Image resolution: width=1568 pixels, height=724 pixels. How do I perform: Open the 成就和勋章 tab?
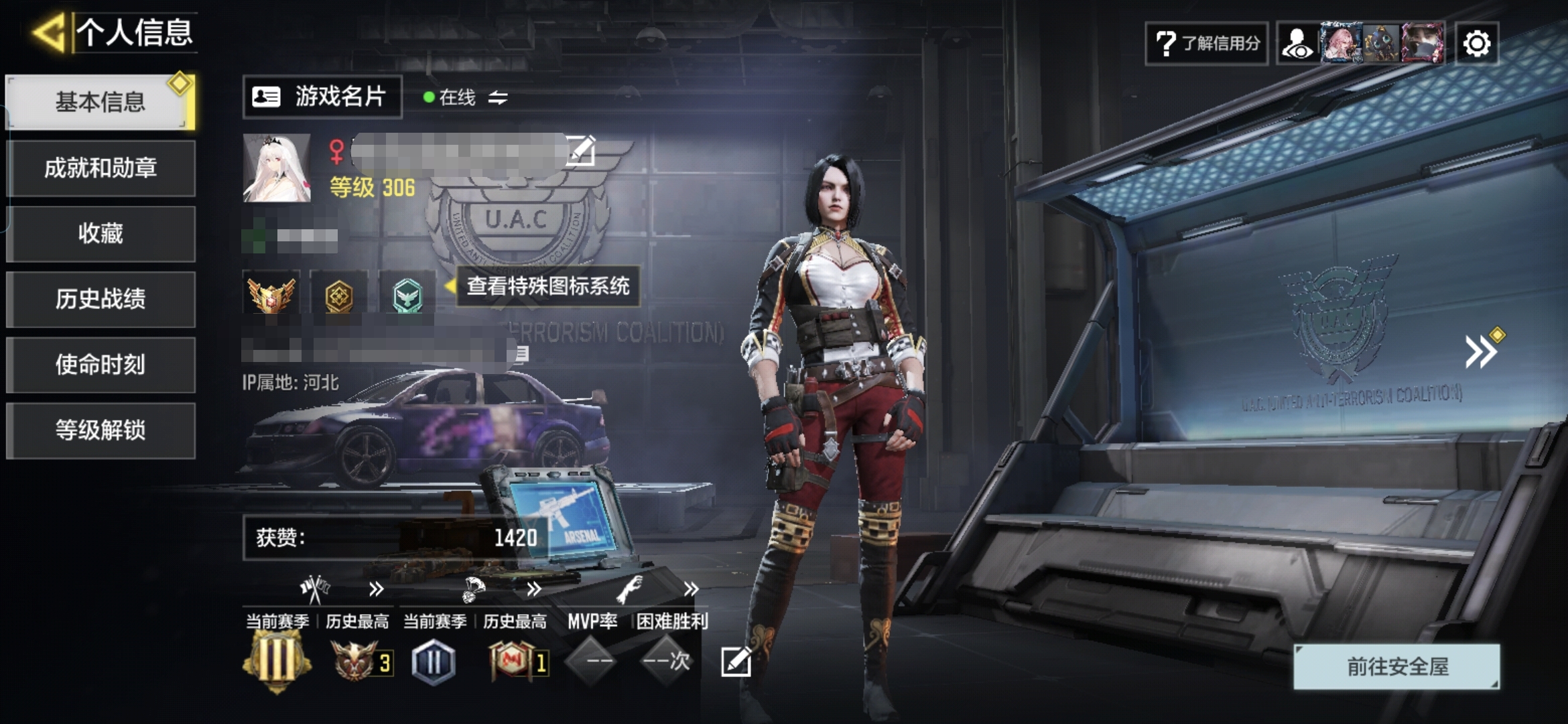pos(101,168)
